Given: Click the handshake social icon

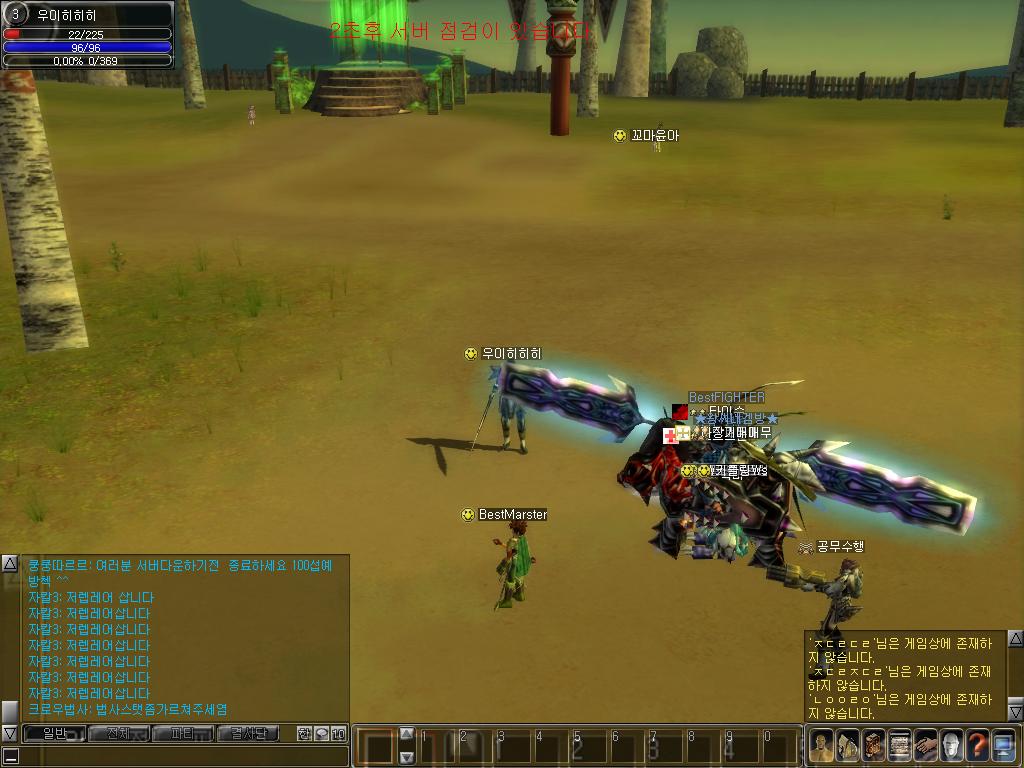Looking at the screenshot, I should (x=926, y=746).
